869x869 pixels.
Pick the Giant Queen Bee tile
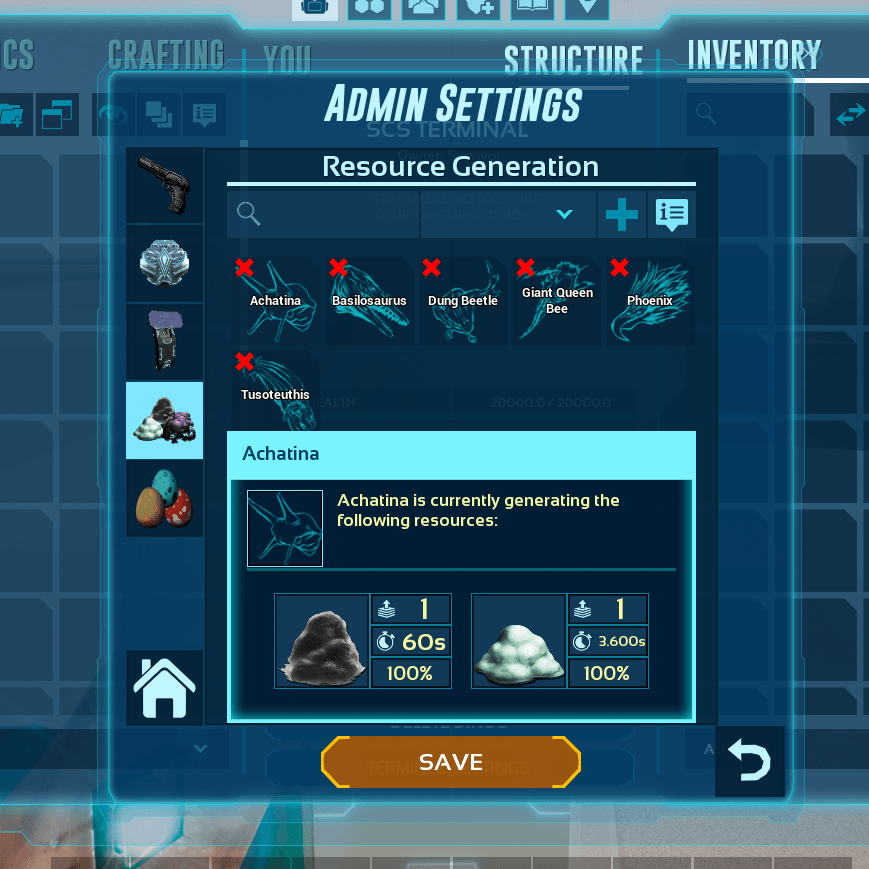click(x=557, y=302)
